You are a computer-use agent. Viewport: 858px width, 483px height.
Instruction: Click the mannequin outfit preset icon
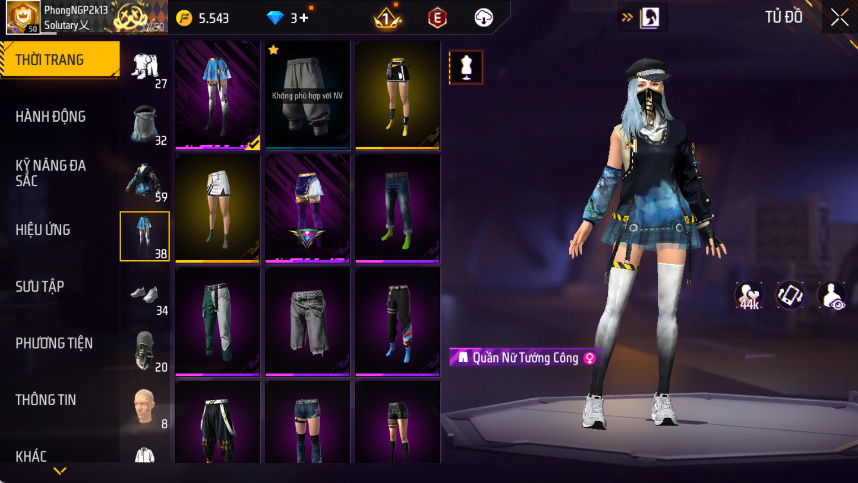(x=466, y=67)
